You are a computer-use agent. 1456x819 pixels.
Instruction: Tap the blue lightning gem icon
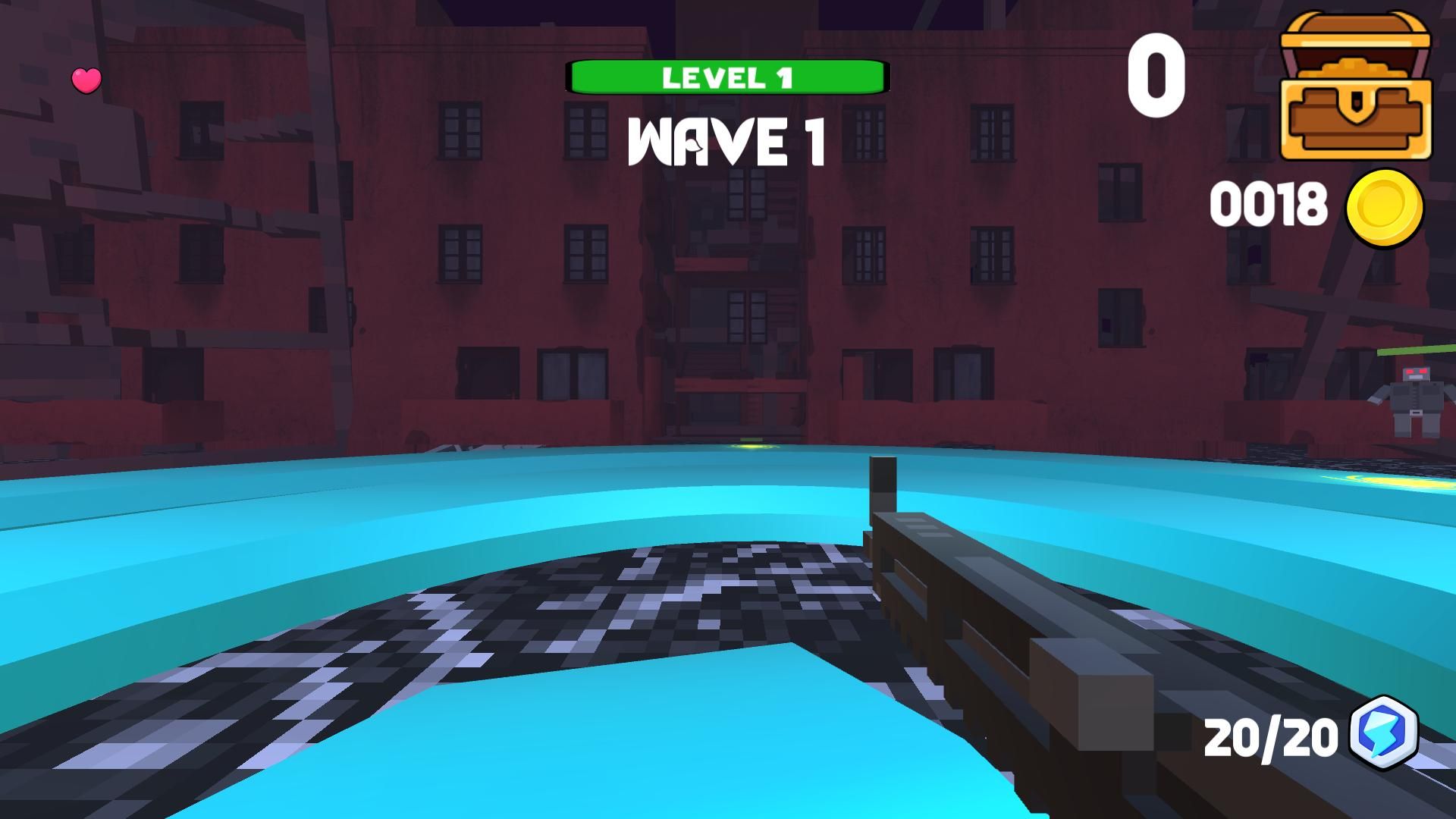[x=1385, y=733]
